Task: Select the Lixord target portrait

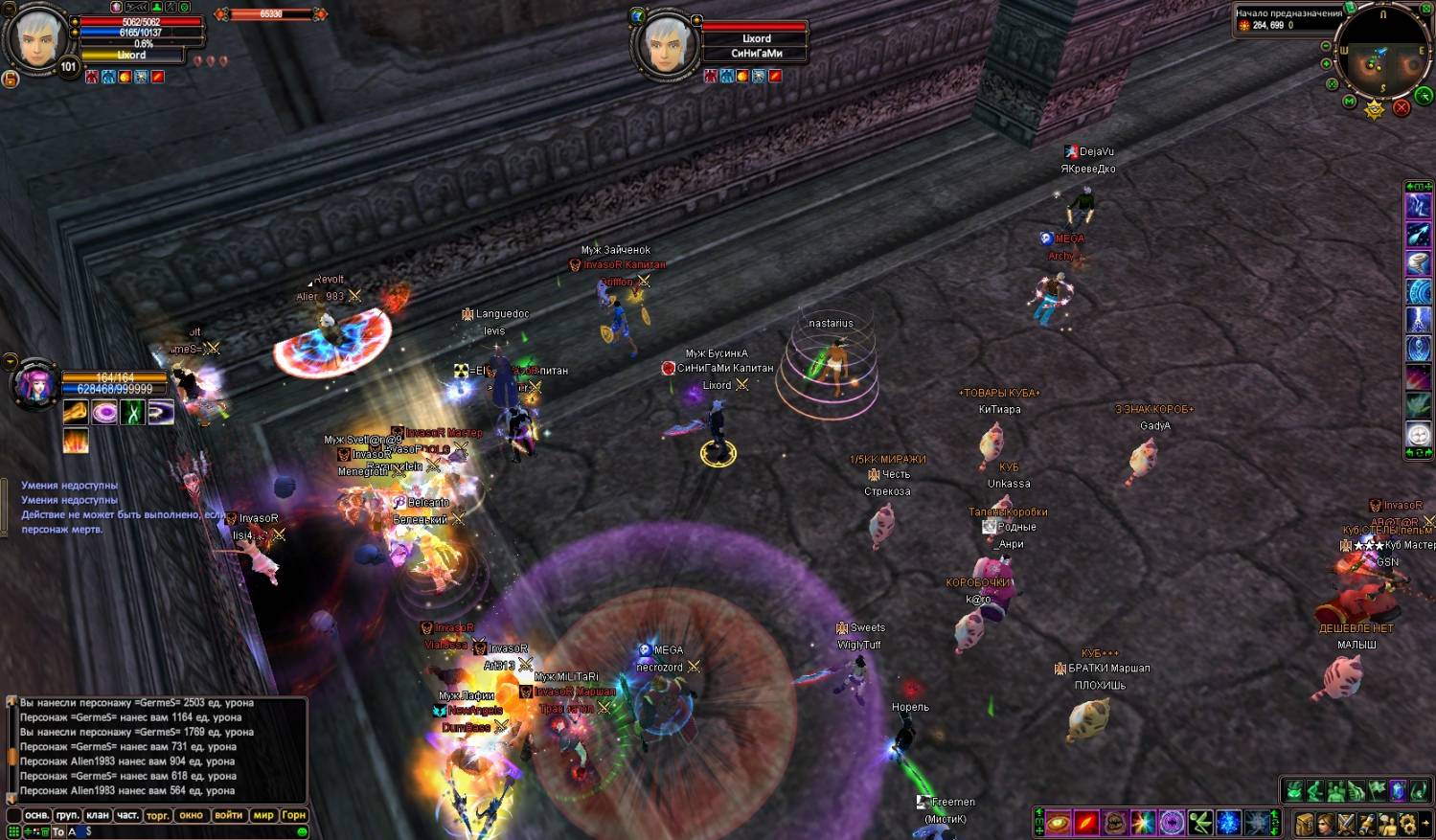Action: 667,44
